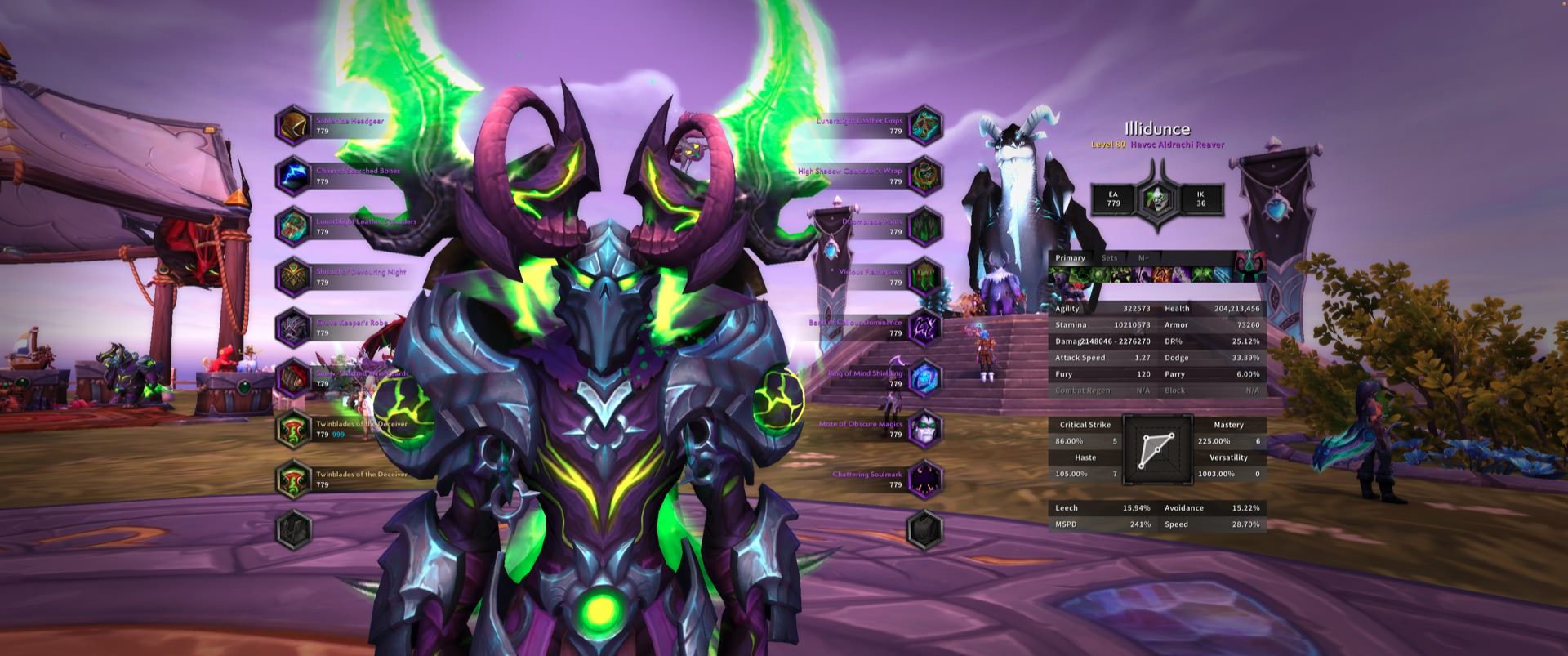Choose the High Shadow Councilor's Wrap belt slot
Viewport: 1568px width, 656px height.
(925, 176)
